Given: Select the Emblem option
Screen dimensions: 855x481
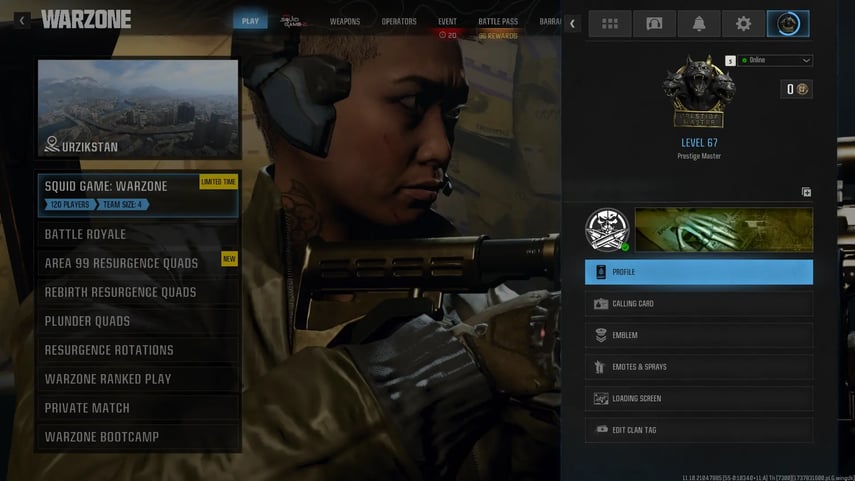Looking at the screenshot, I should point(699,335).
